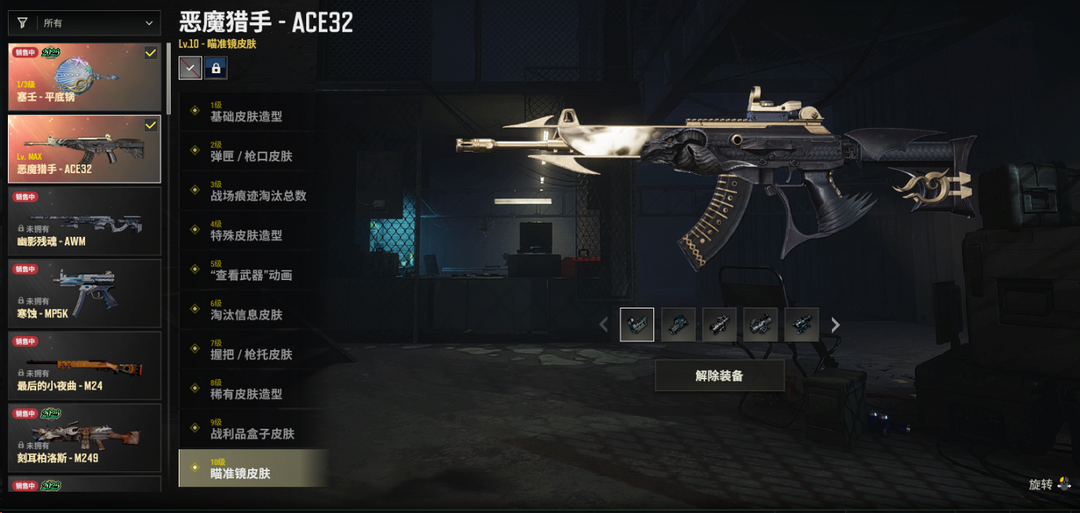Toggle the padlock icon under the title
This screenshot has height=513, width=1080.
[x=215, y=68]
